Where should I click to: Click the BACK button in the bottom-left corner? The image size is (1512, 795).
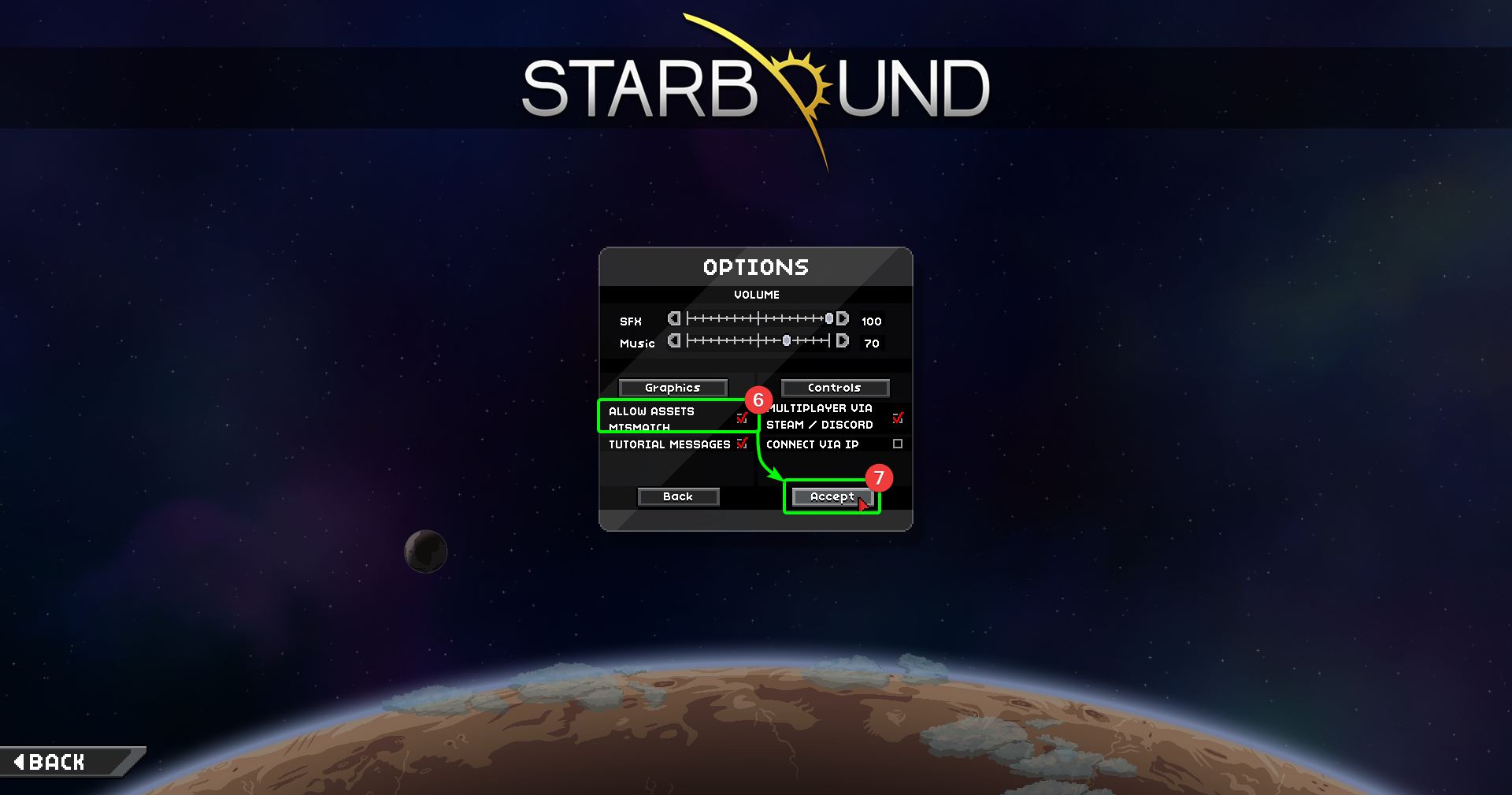click(x=59, y=761)
